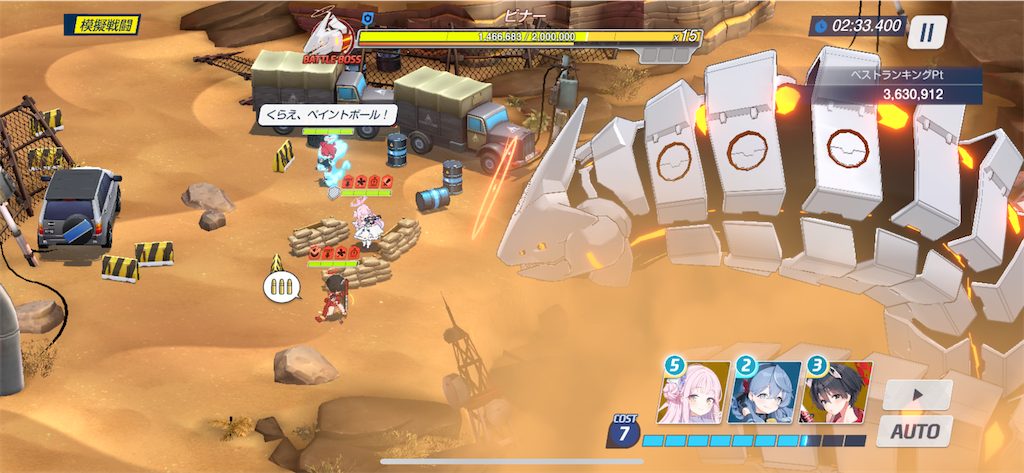The width and height of the screenshot is (1024, 473).
Task: Activate the blue-haired student's cost 2 skill
Action: click(x=765, y=392)
